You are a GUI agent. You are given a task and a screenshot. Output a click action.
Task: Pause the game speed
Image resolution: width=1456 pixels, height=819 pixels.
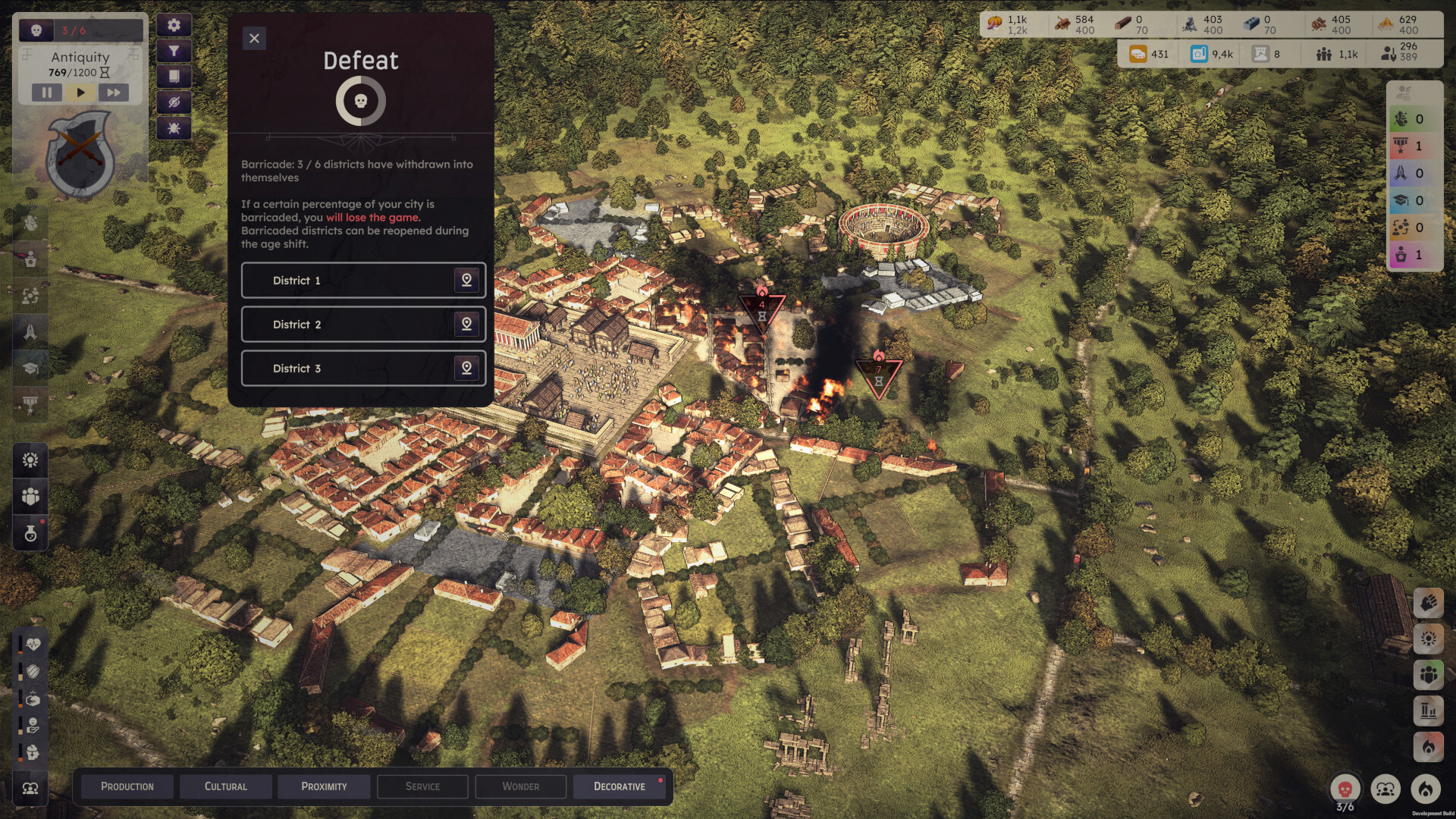47,93
